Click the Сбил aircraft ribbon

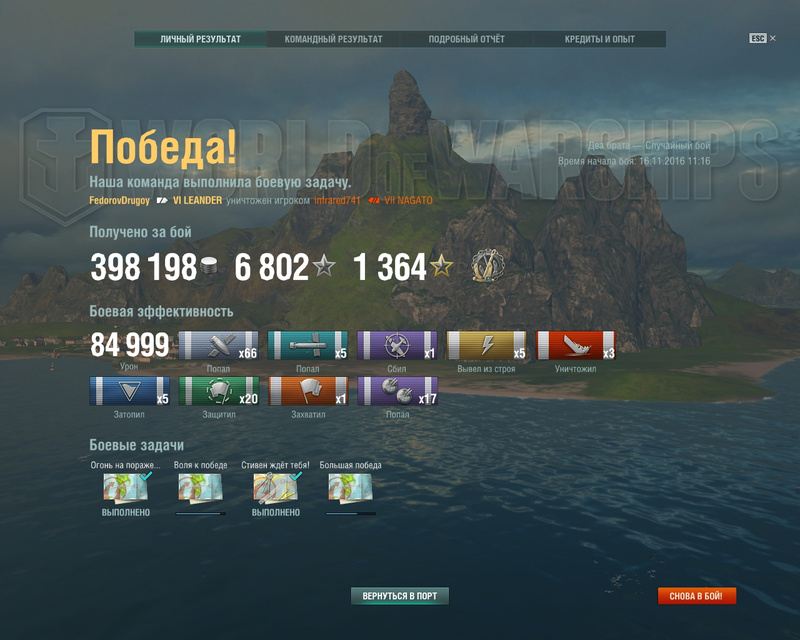coord(397,345)
